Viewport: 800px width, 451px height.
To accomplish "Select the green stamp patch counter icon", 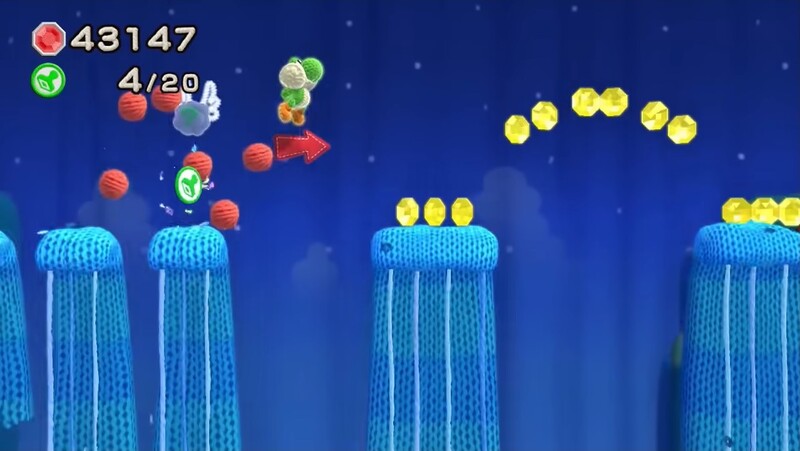I will pyautogui.click(x=48, y=79).
